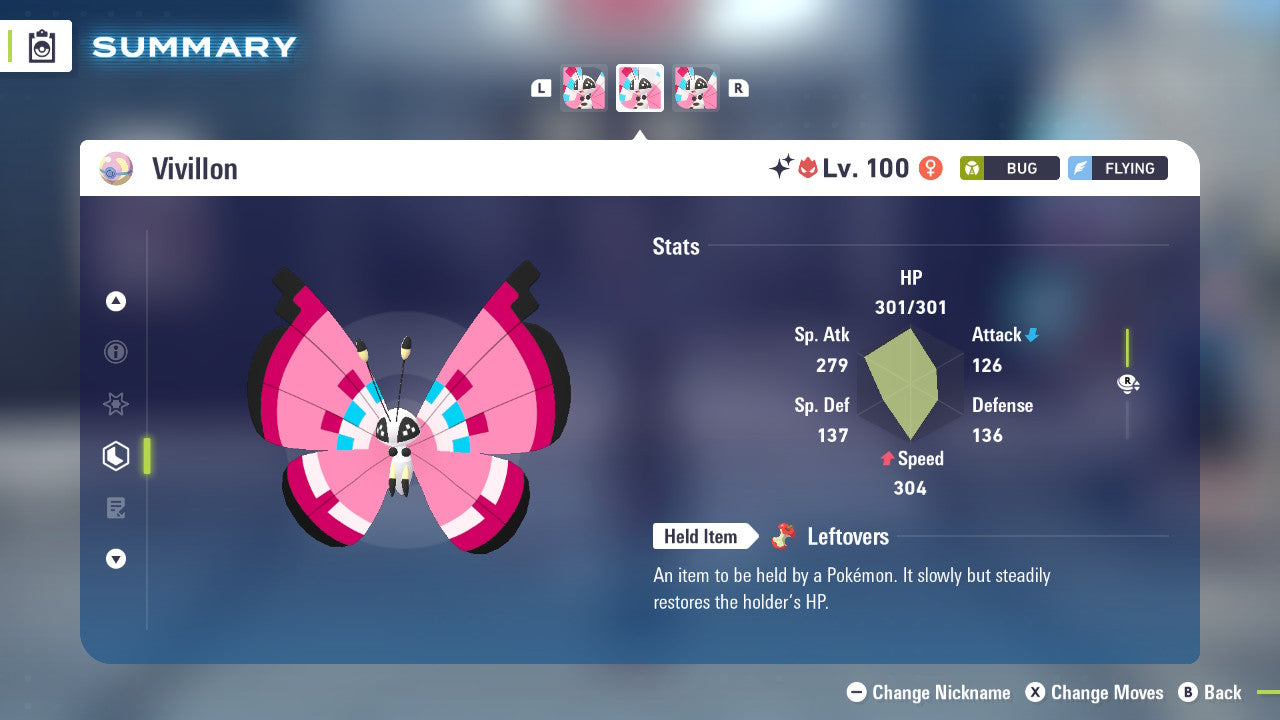The height and width of the screenshot is (720, 1280).
Task: Open the Pokémon info page from sidebar
Action: pos(115,352)
